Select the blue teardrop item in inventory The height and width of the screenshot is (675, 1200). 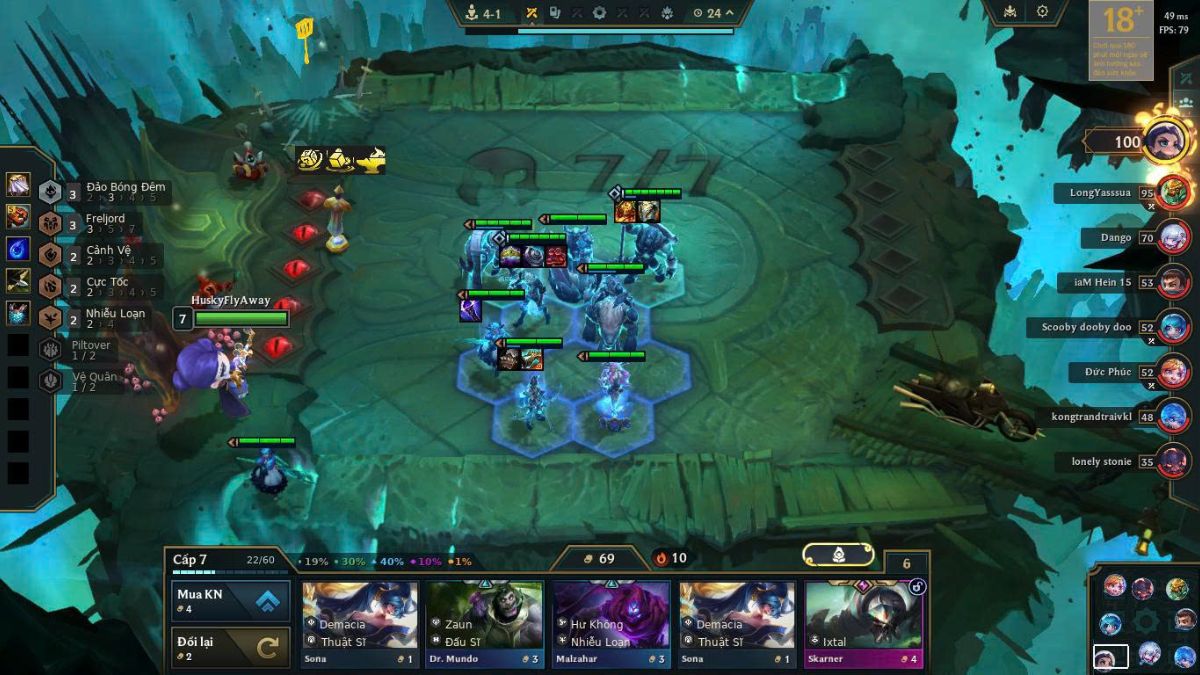pos(18,248)
